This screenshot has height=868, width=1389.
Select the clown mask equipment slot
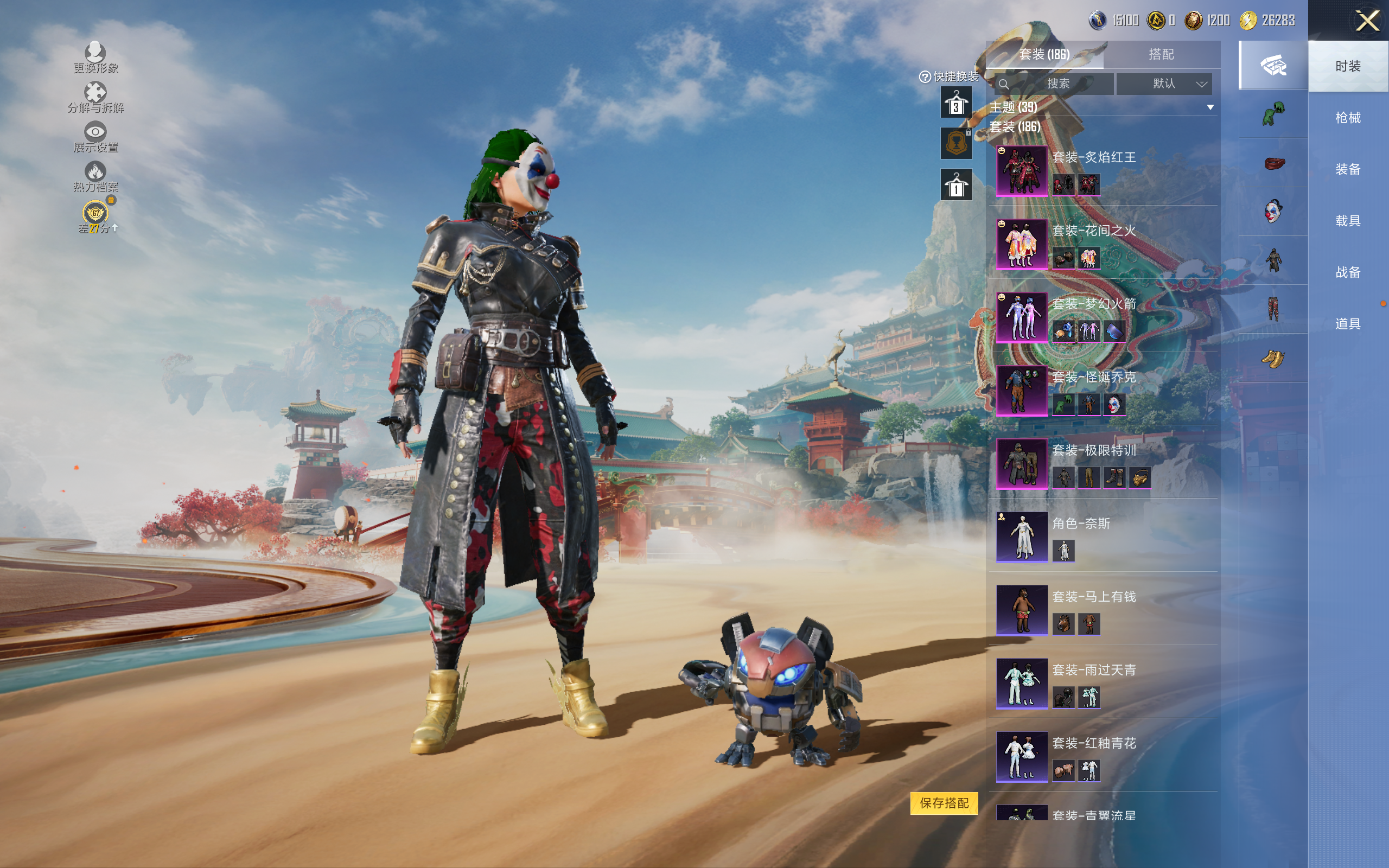pos(1273,211)
